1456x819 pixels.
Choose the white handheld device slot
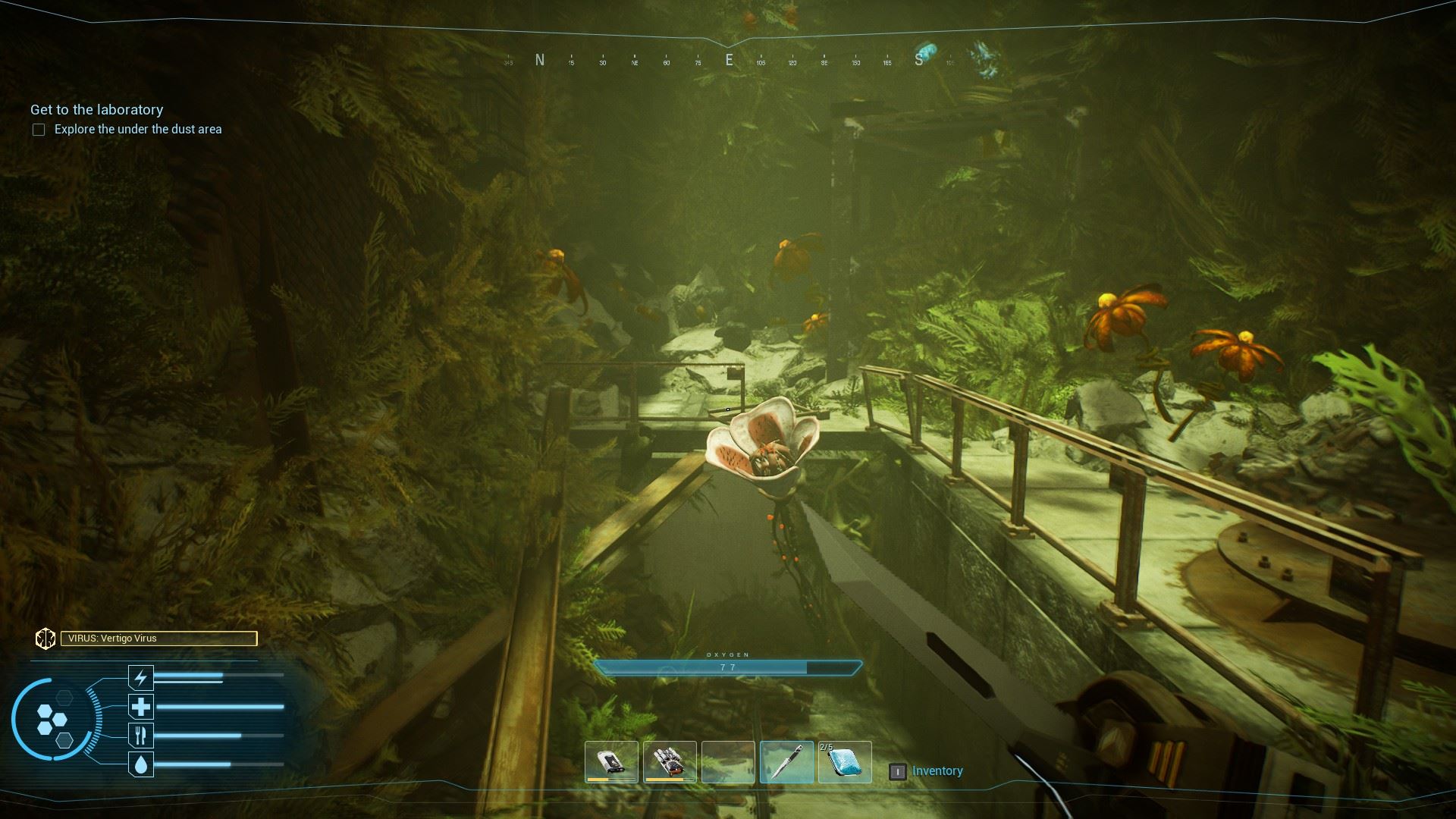click(x=610, y=761)
